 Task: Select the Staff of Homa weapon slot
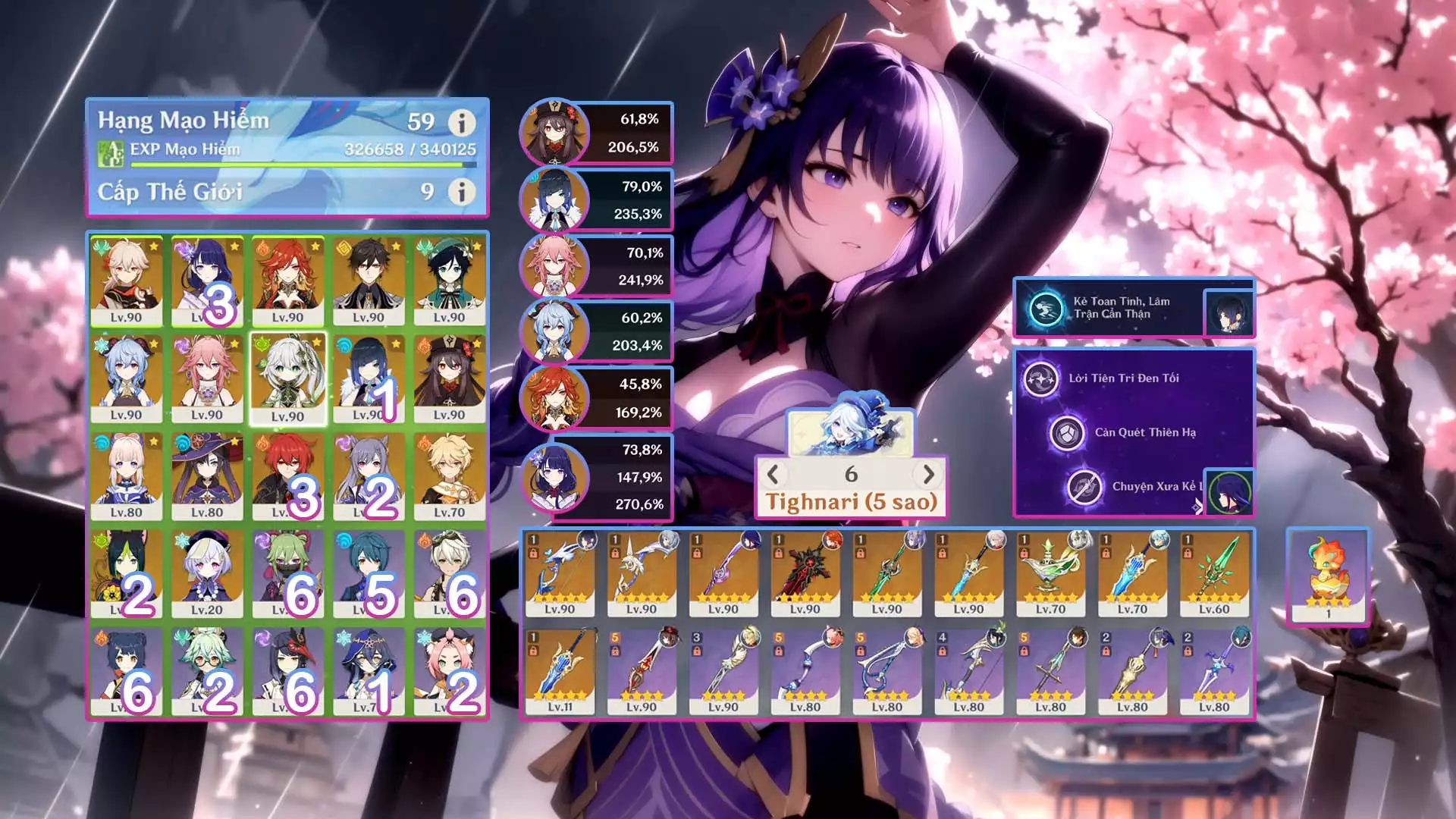pos(805,573)
